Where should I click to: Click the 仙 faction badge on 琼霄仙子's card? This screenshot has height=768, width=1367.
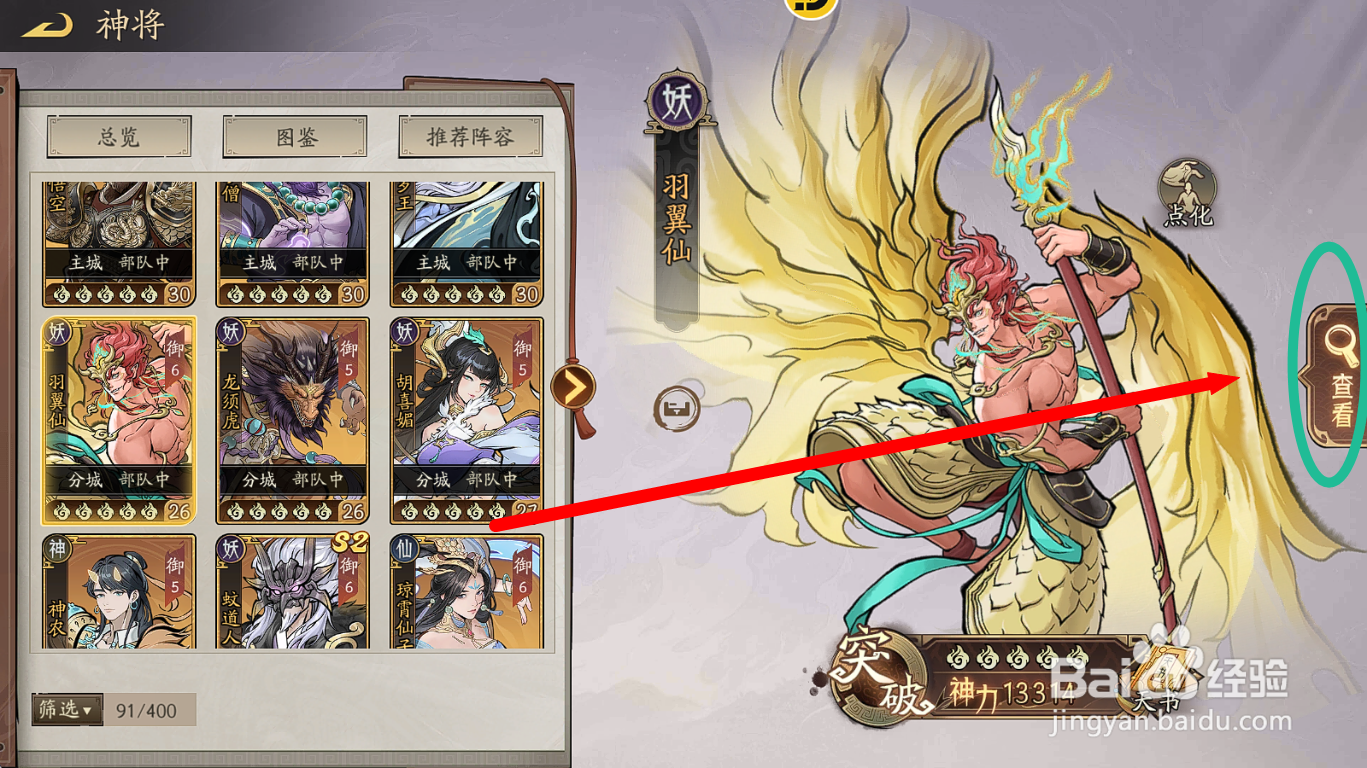click(406, 548)
